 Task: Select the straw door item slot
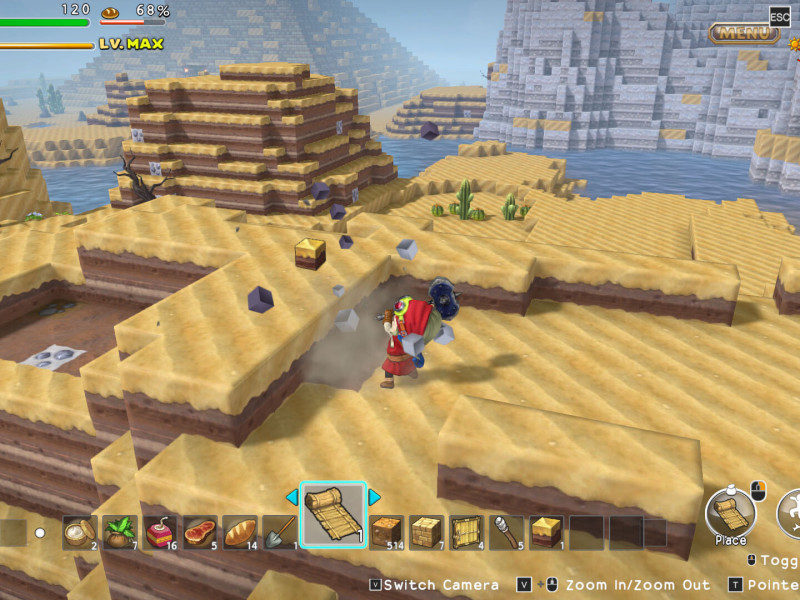(467, 531)
